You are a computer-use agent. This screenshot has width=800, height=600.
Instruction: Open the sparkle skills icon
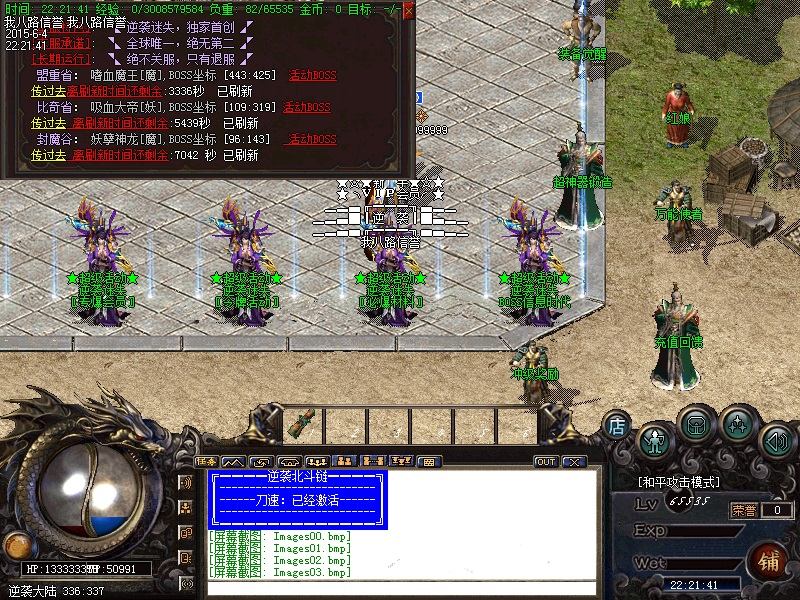pos(737,425)
